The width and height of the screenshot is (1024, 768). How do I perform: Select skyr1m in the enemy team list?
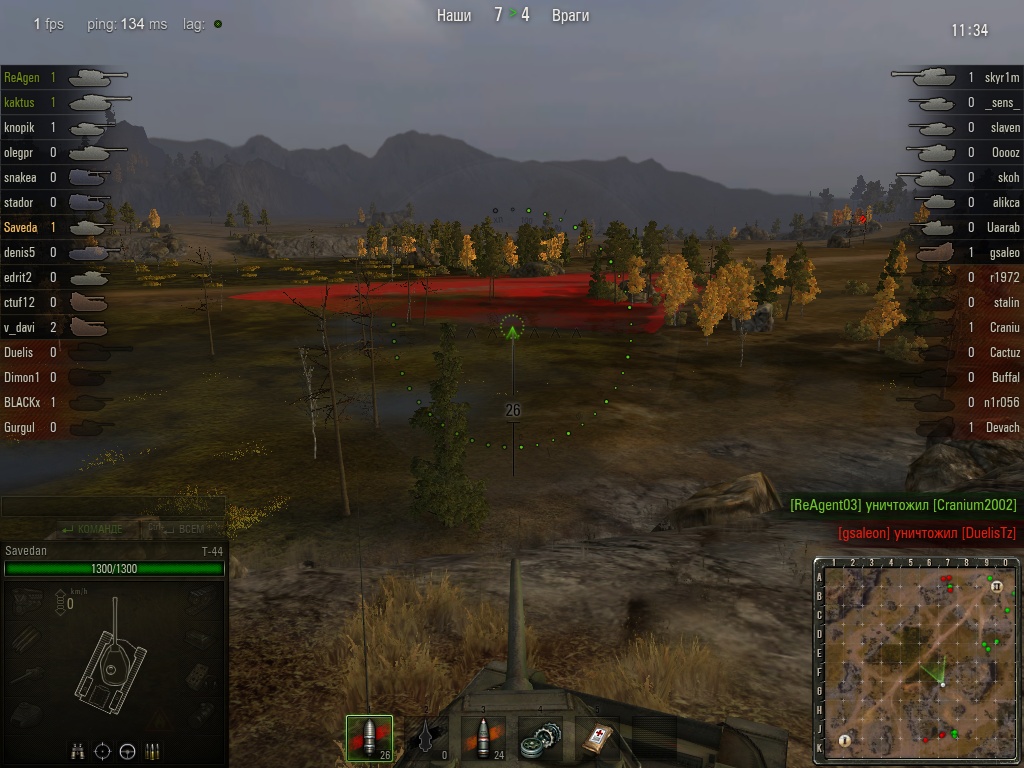point(1000,77)
